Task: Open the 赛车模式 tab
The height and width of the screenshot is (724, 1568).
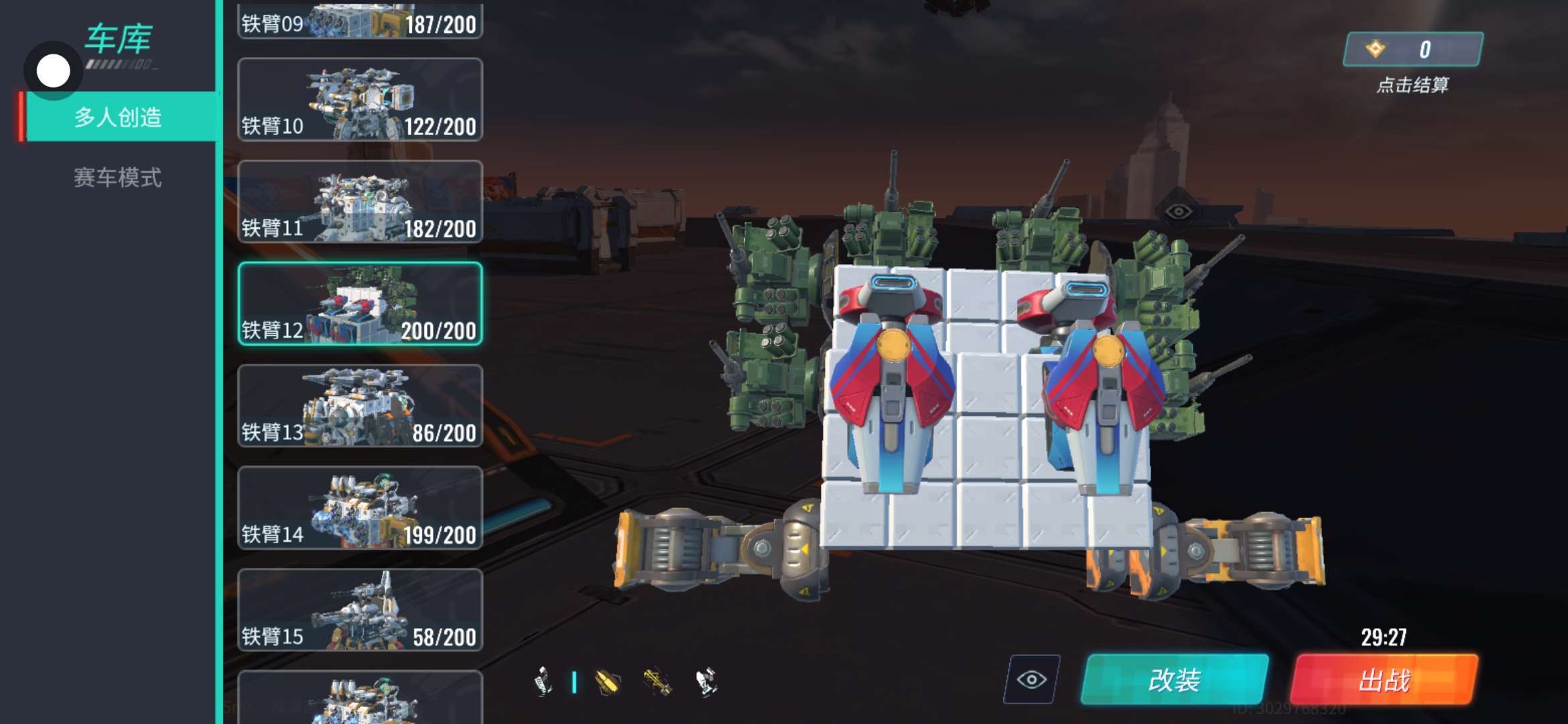Action: [118, 178]
